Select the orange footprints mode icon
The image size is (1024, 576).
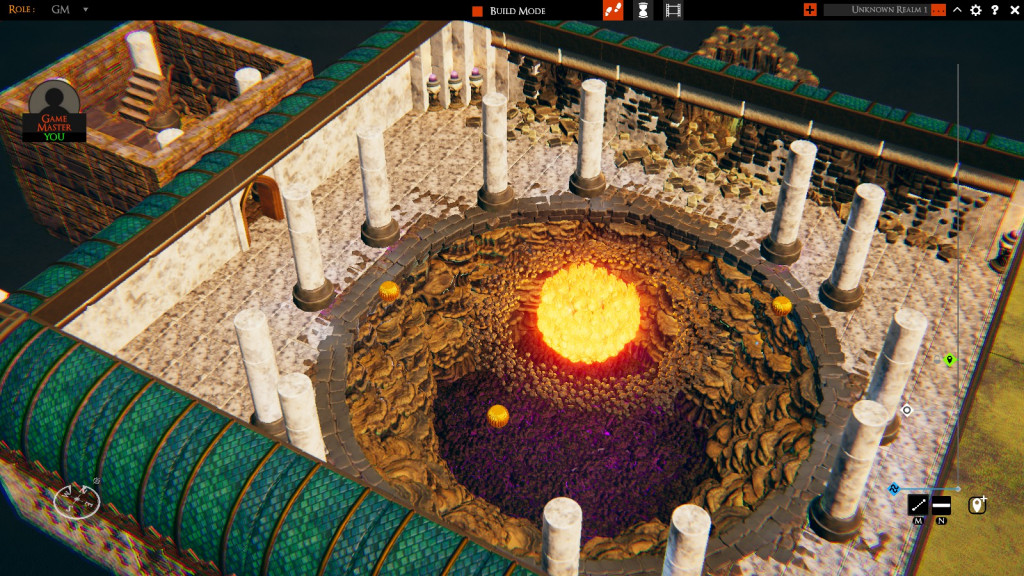click(x=613, y=10)
